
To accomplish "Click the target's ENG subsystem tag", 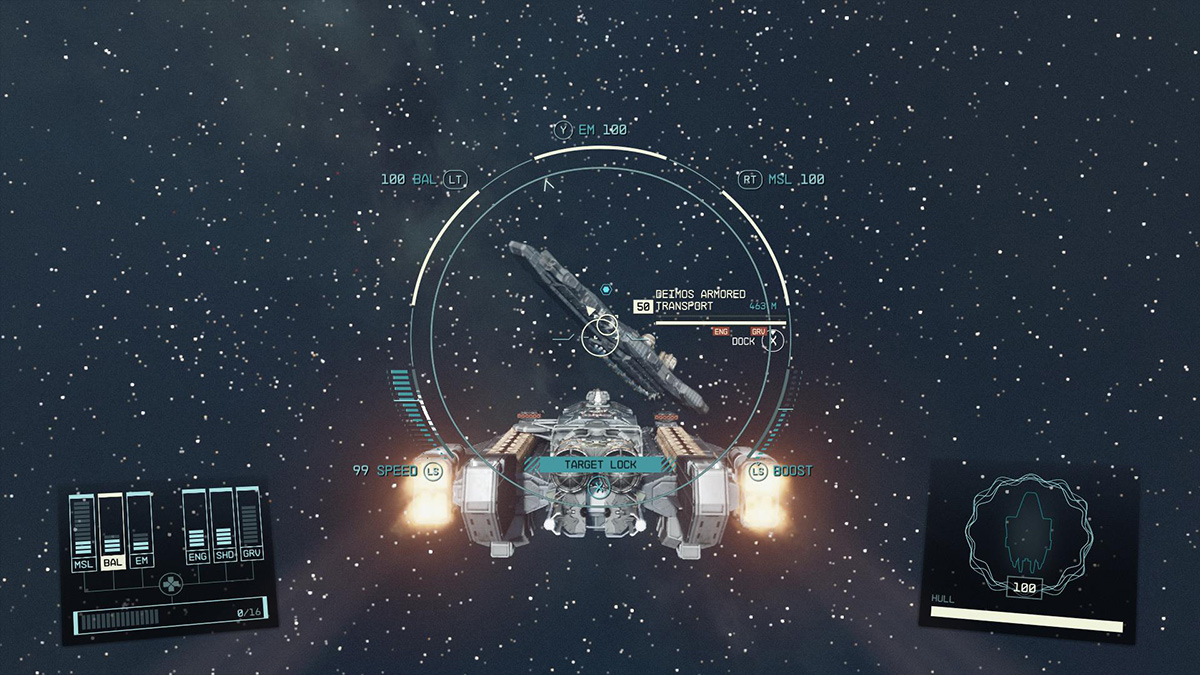I will [721, 331].
